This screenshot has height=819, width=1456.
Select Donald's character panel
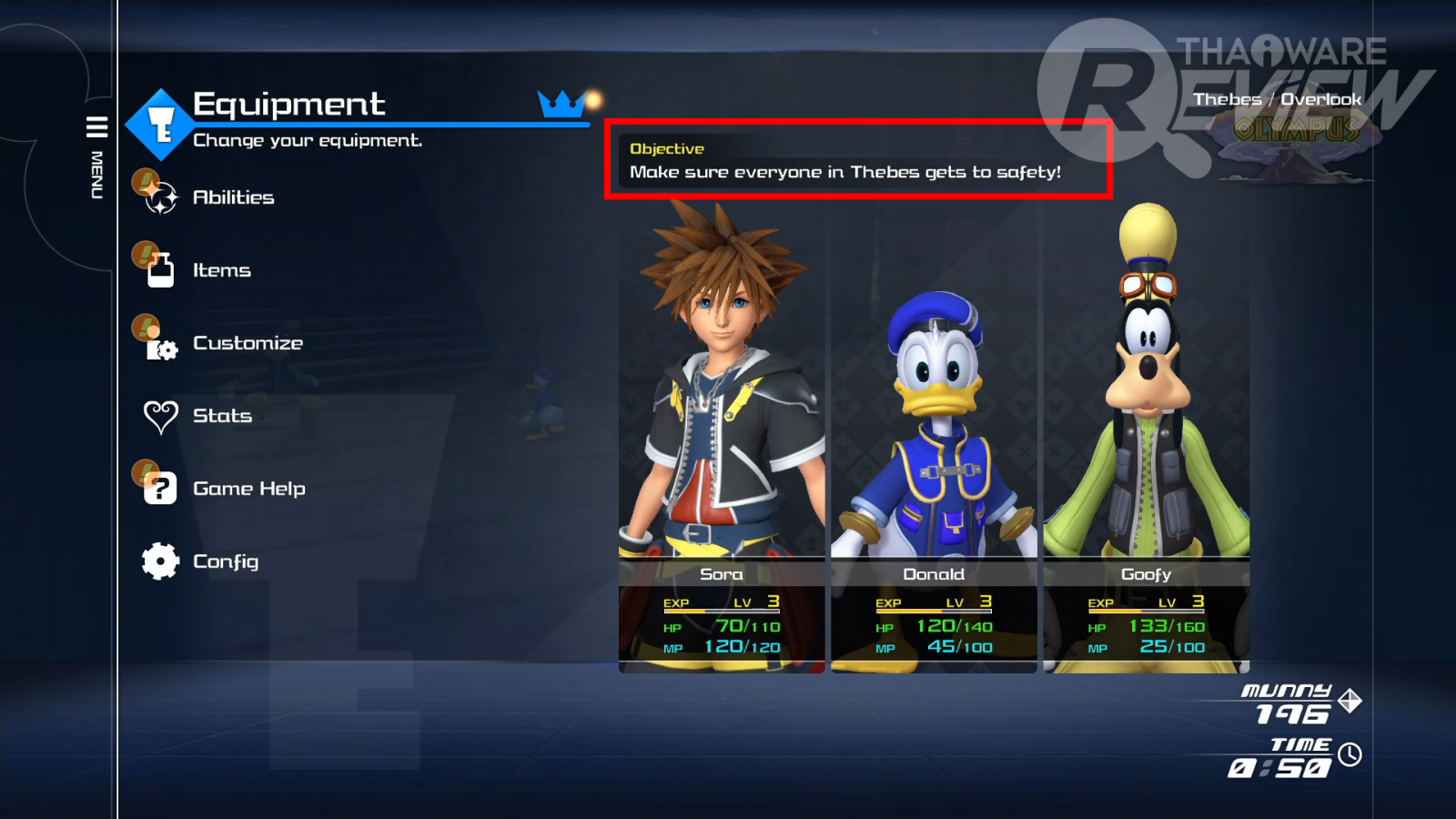tap(934, 437)
